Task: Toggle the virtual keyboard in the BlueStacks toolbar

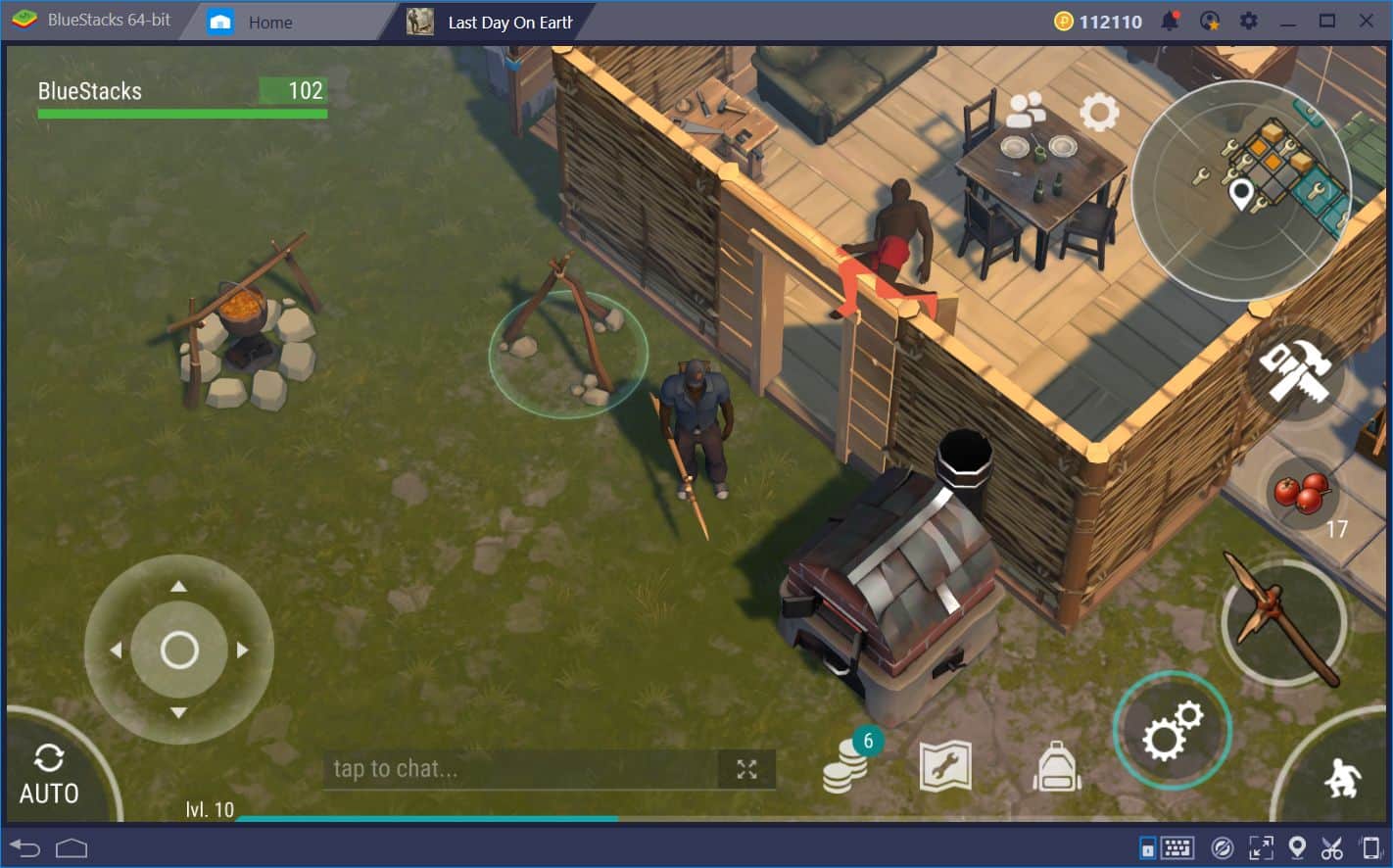Action: (x=1176, y=846)
